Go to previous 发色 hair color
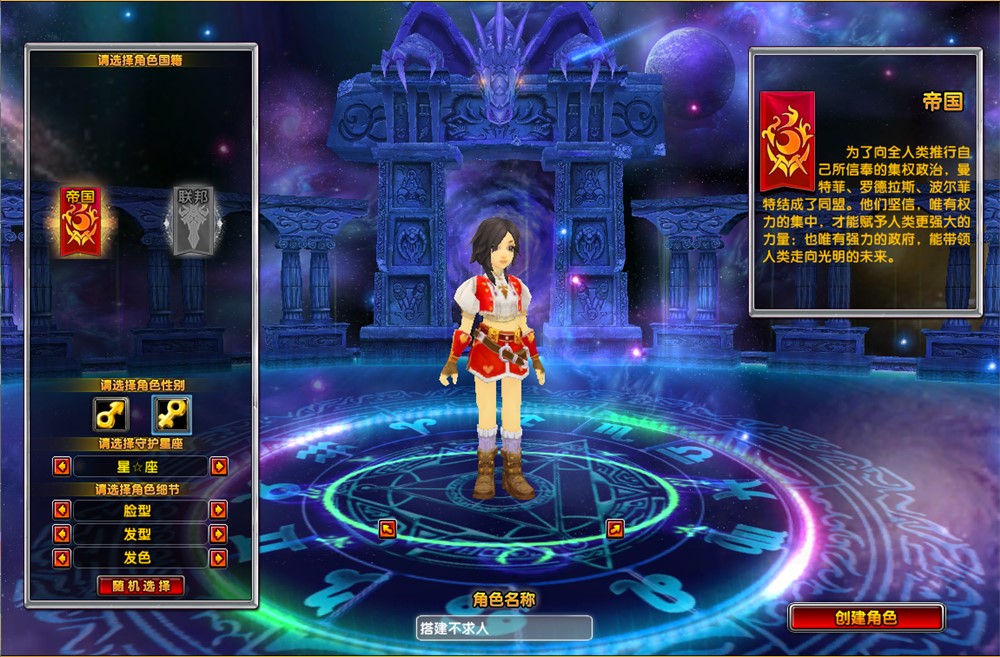The height and width of the screenshot is (657, 1000). click(x=61, y=558)
